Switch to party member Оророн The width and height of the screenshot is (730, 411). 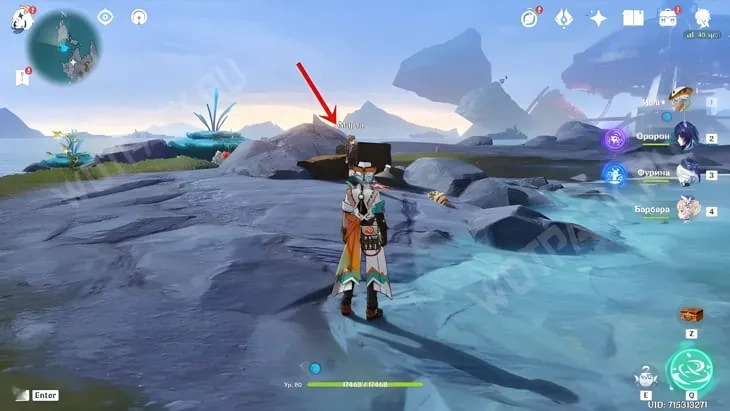686,139
